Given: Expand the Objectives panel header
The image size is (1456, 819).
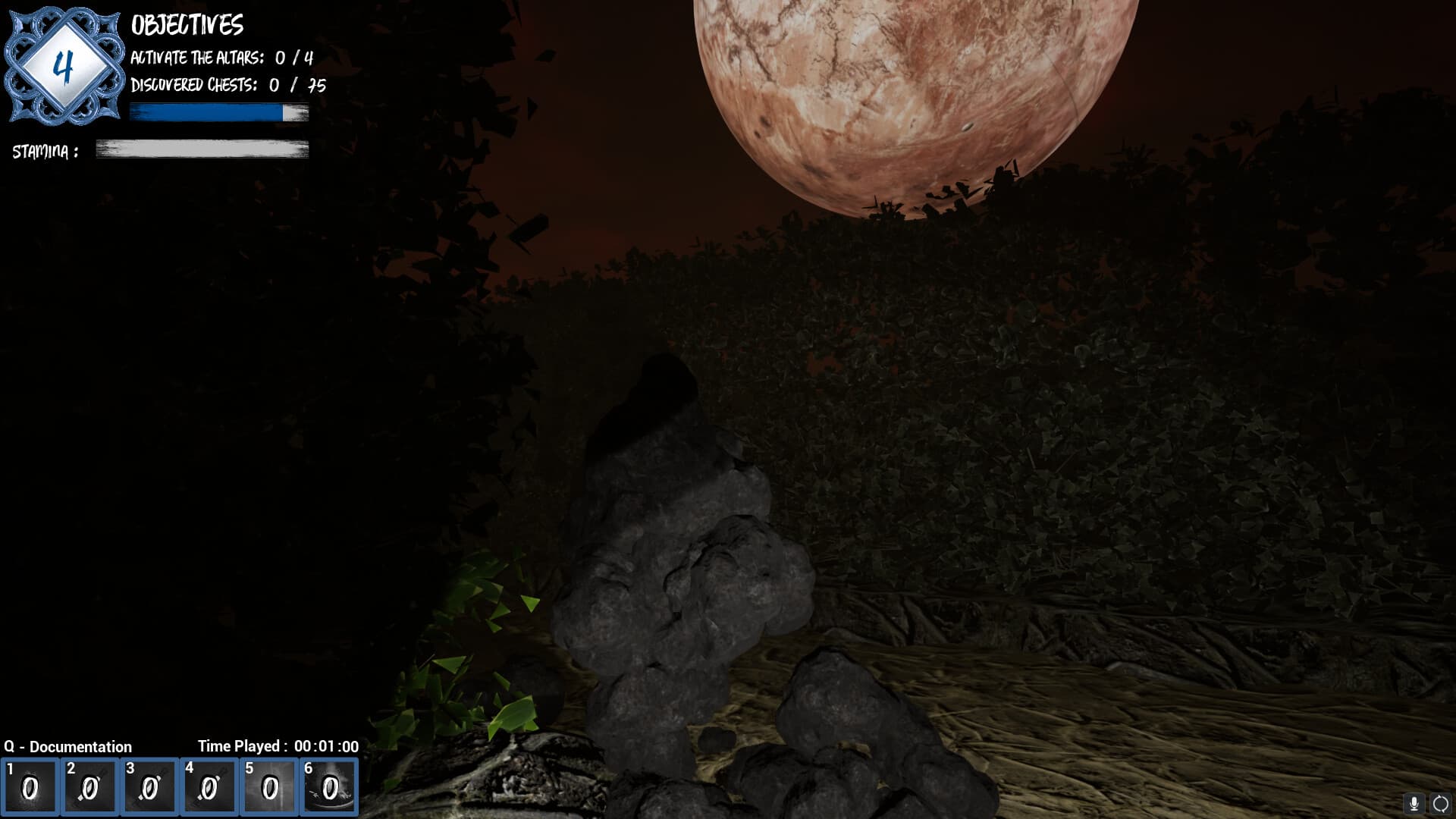Looking at the screenshot, I should click(x=187, y=25).
